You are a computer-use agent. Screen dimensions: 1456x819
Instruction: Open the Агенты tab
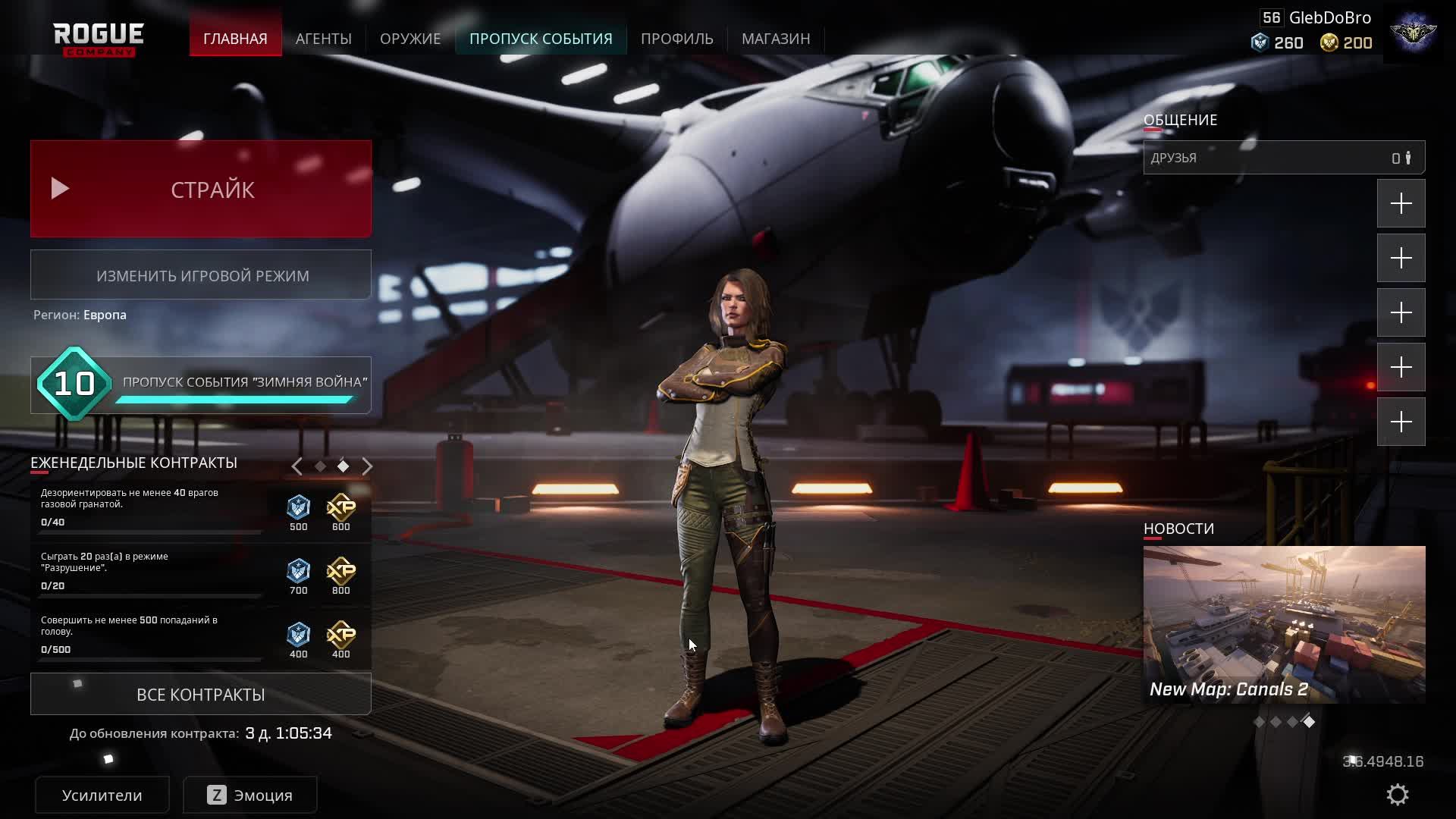(324, 39)
